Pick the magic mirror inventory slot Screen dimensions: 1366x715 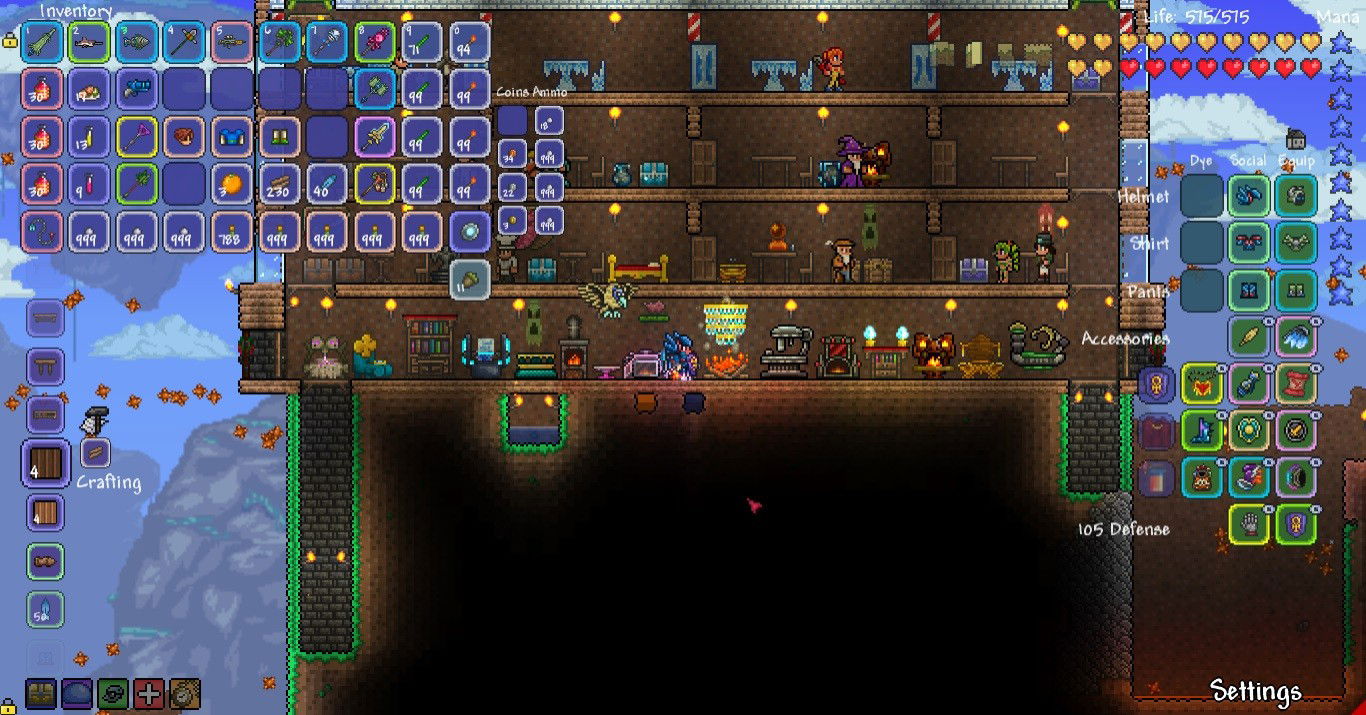[469, 231]
